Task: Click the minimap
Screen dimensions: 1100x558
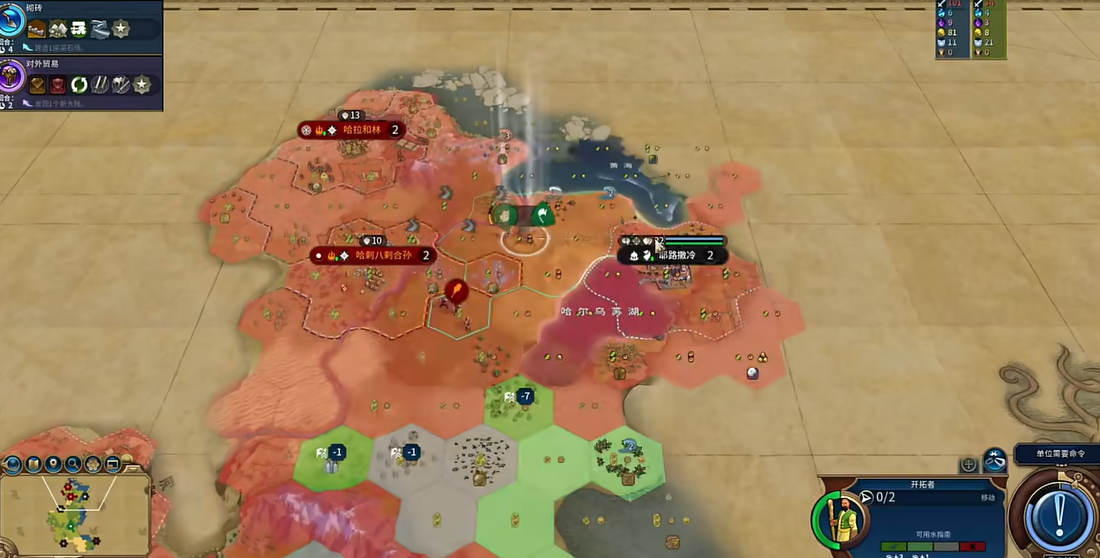Action: coord(75,512)
